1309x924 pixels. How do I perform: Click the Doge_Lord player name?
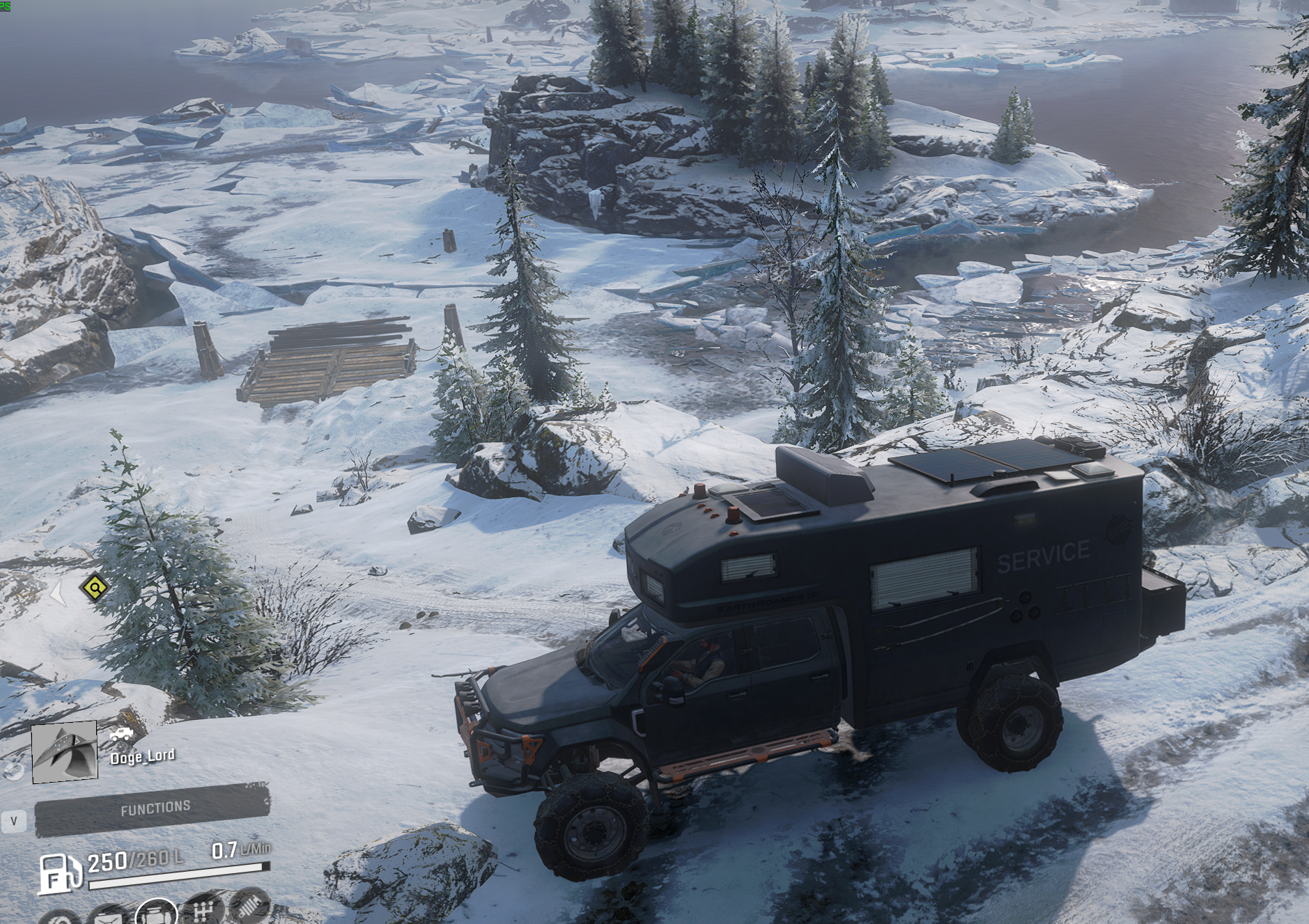tap(142, 756)
